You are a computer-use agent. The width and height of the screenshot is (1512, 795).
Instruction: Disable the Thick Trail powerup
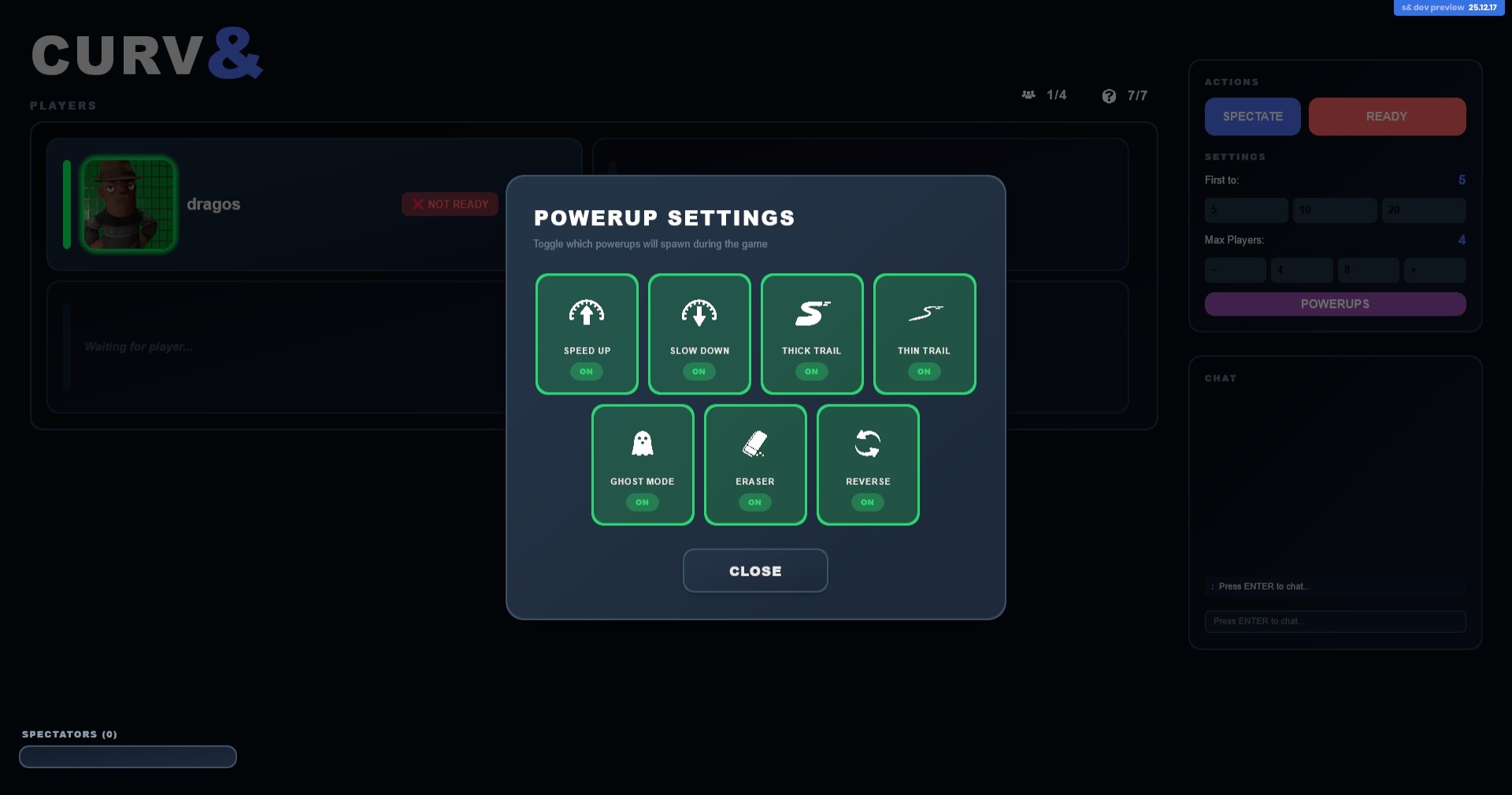click(x=812, y=334)
